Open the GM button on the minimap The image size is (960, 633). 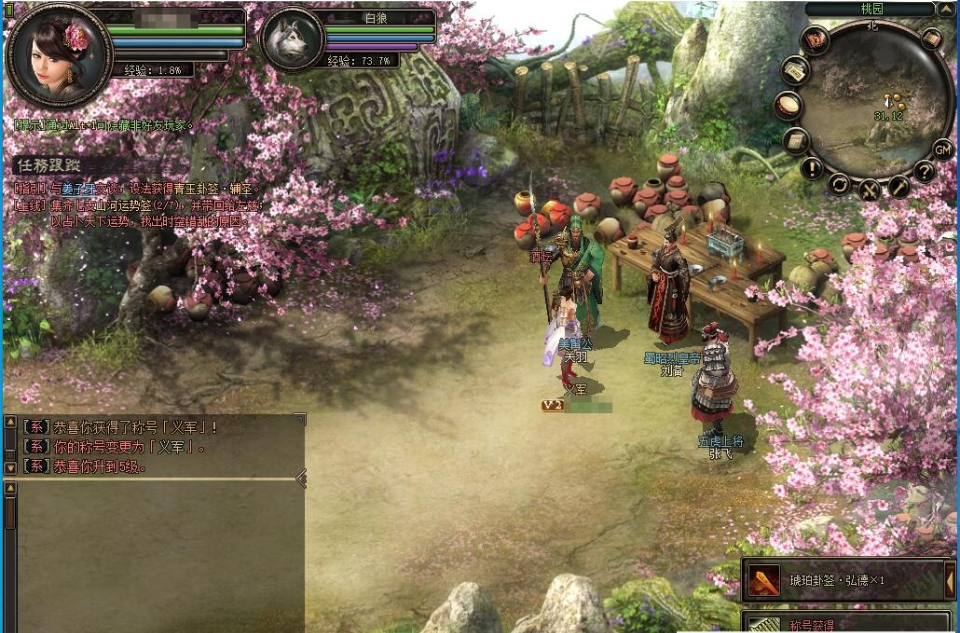pyautogui.click(x=942, y=149)
